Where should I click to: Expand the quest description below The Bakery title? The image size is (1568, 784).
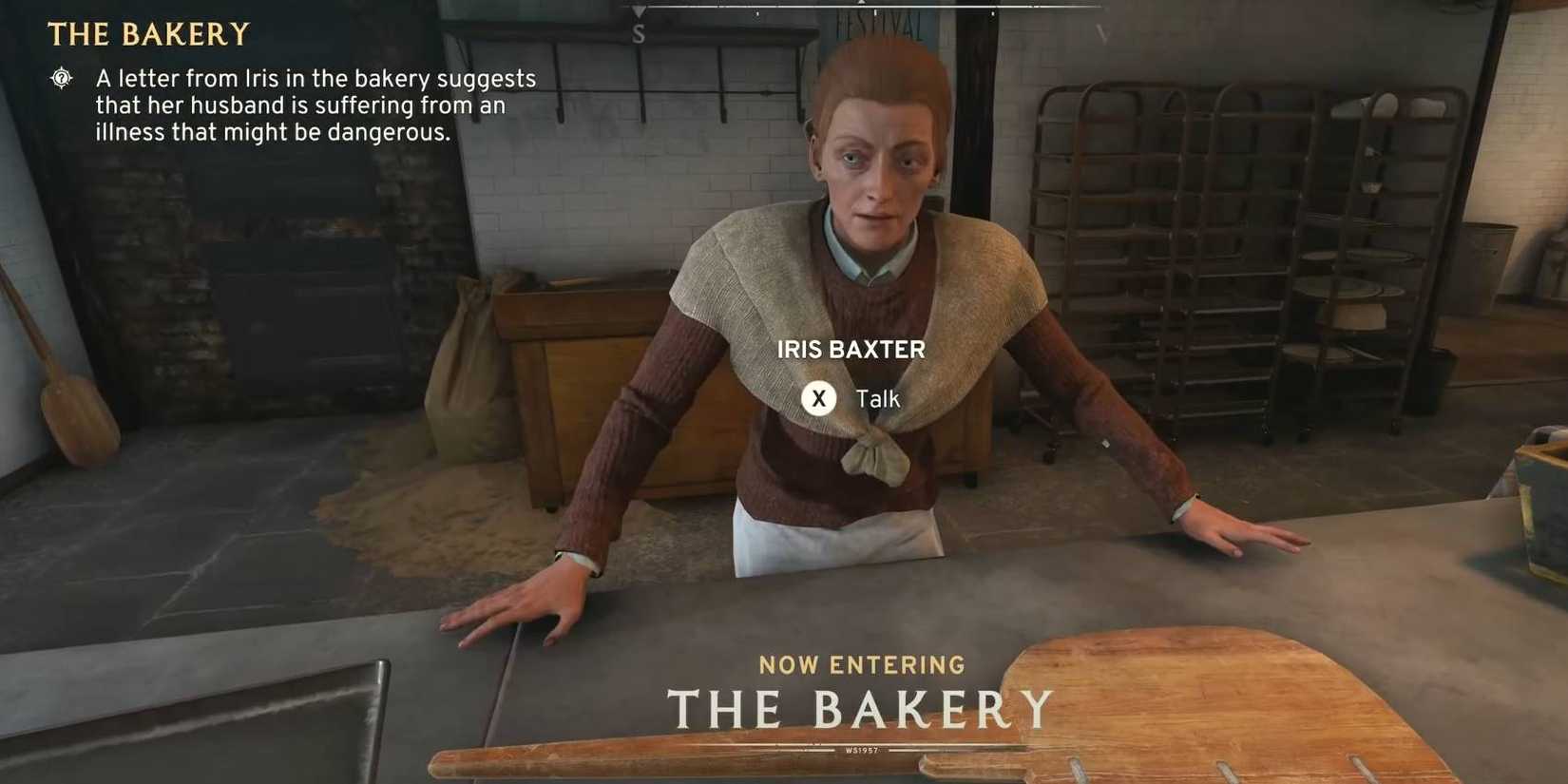[314, 105]
